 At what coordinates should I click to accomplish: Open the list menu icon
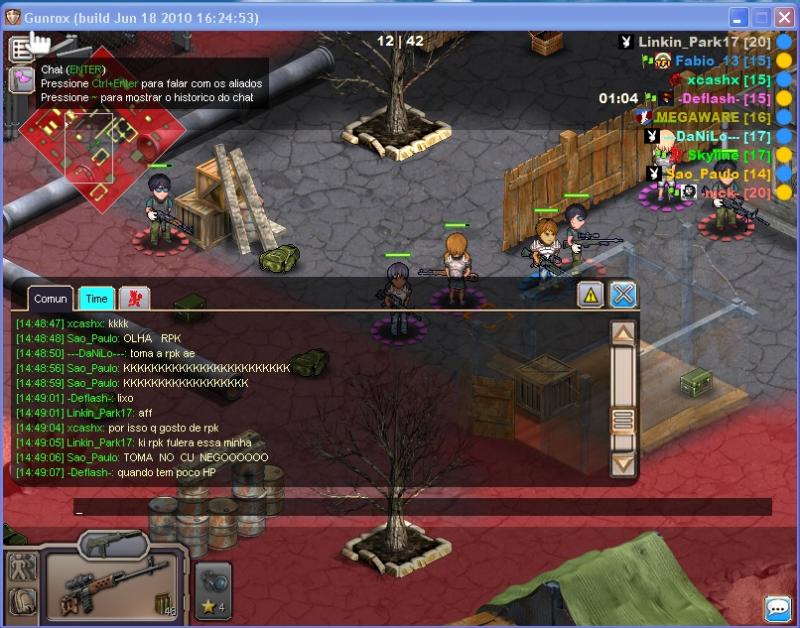click(x=21, y=48)
